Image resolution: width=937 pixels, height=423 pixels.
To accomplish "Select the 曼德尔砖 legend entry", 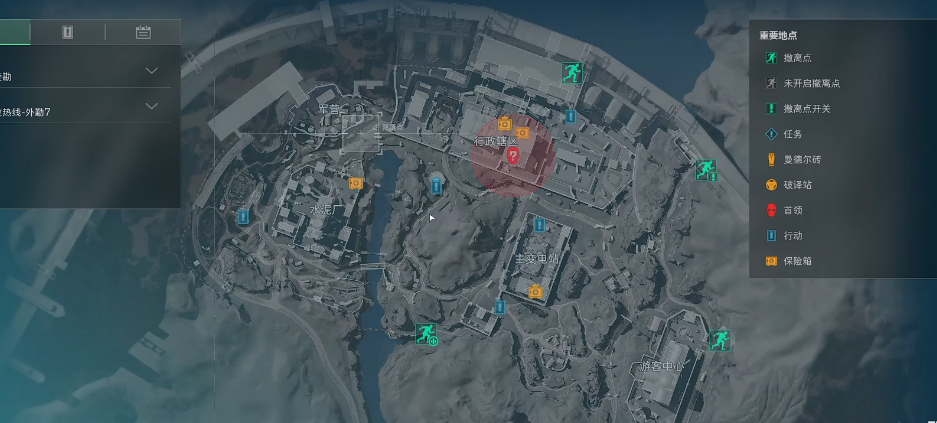I will pos(801,160).
